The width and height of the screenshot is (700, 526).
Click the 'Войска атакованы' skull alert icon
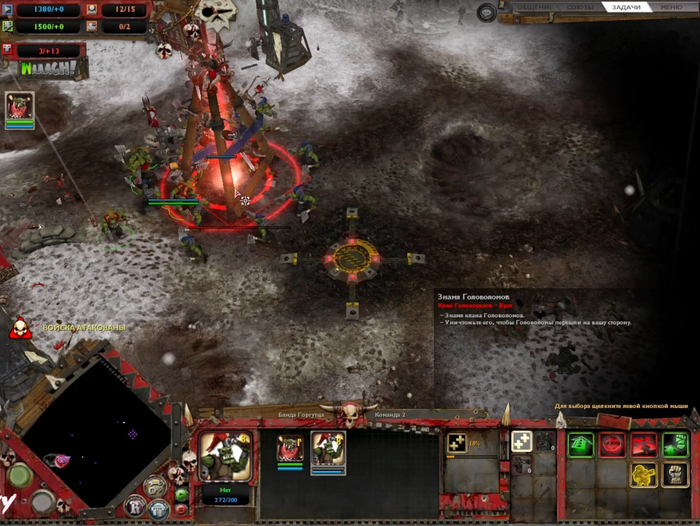point(18,327)
